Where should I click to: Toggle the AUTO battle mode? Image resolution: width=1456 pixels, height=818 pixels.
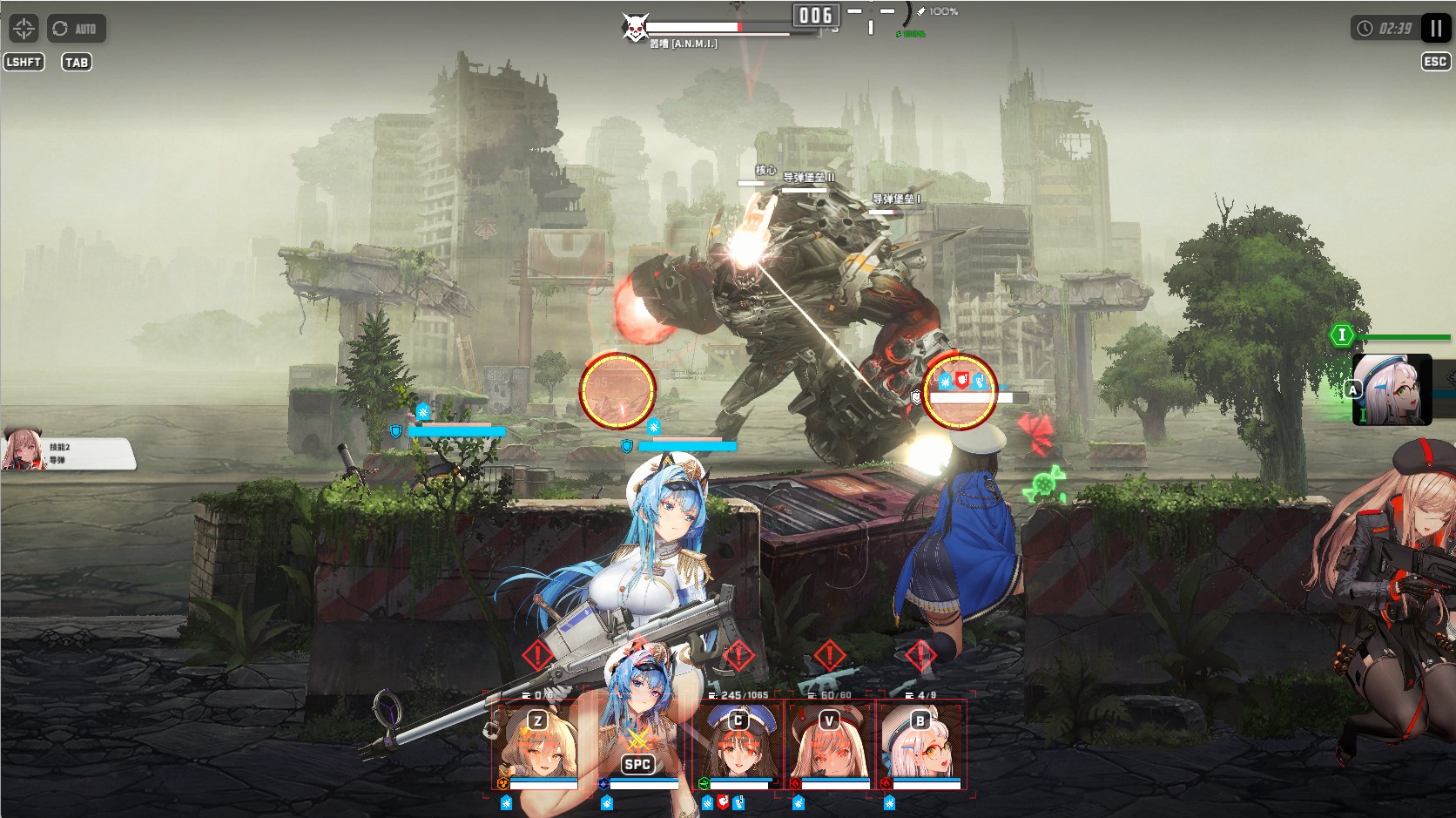click(76, 29)
